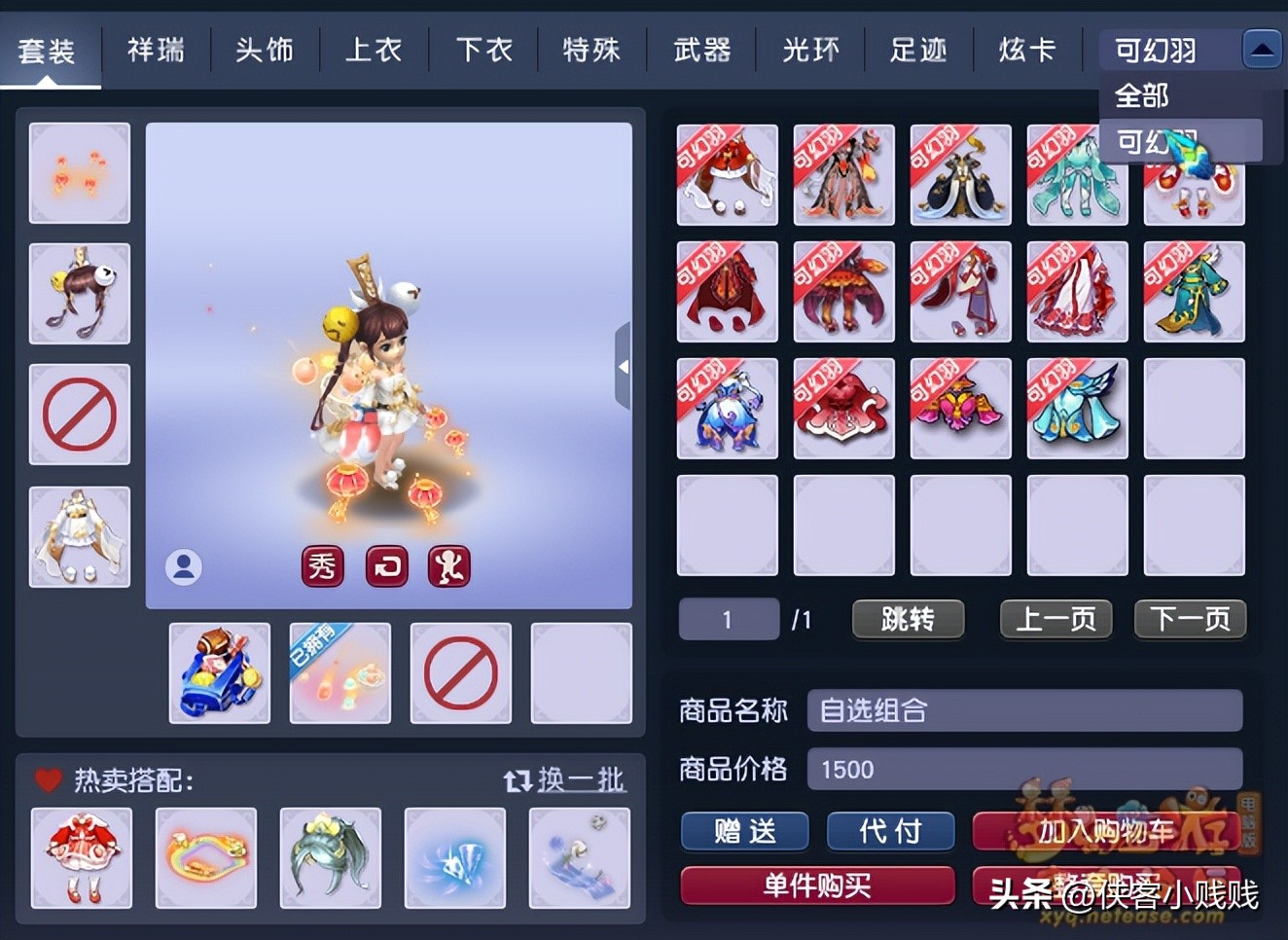The height and width of the screenshot is (940, 1288).
Task: Click the 赠送 gift button
Action: [x=744, y=831]
